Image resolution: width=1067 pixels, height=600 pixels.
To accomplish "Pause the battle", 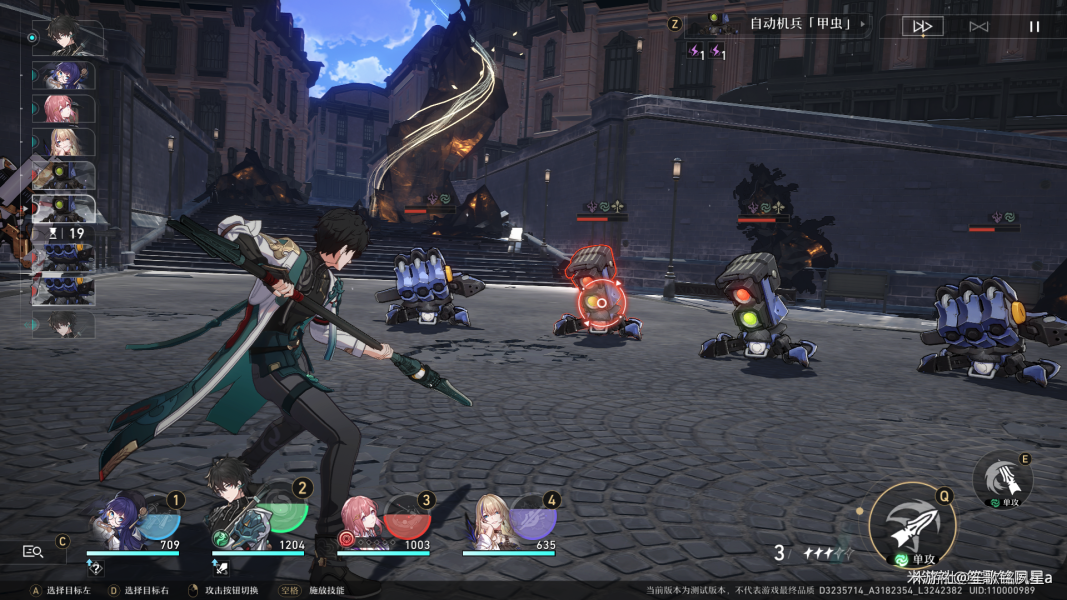I will tap(1034, 27).
